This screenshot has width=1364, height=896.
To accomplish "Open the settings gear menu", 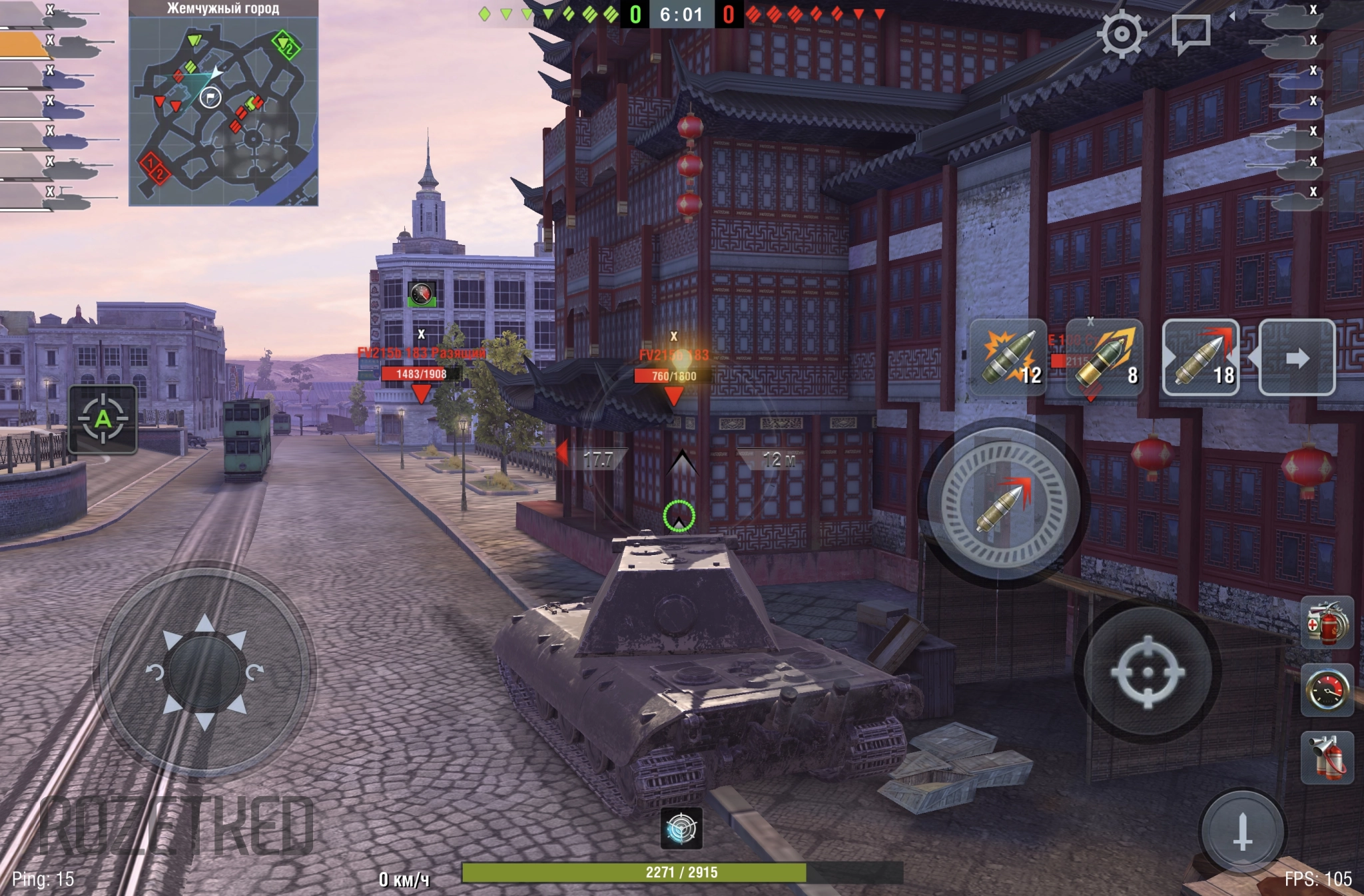I will point(1122,33).
